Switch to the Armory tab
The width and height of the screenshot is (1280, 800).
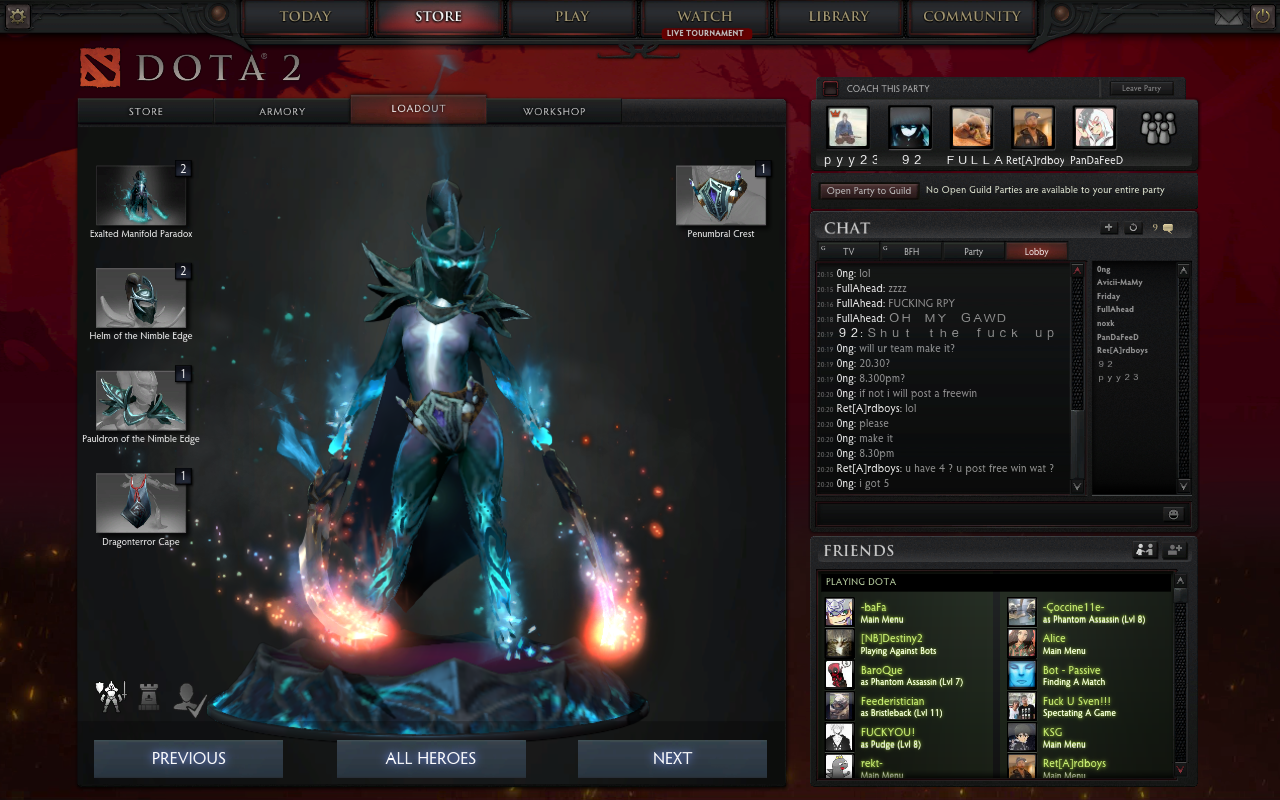[282, 111]
